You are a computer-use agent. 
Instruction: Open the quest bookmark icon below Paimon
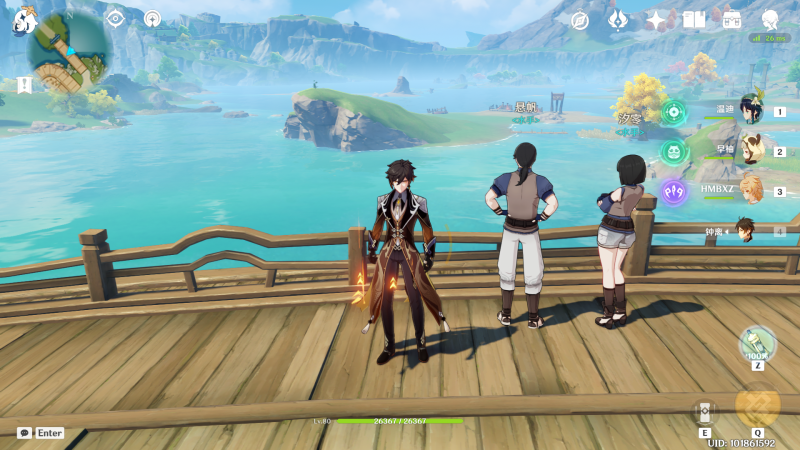(24, 85)
